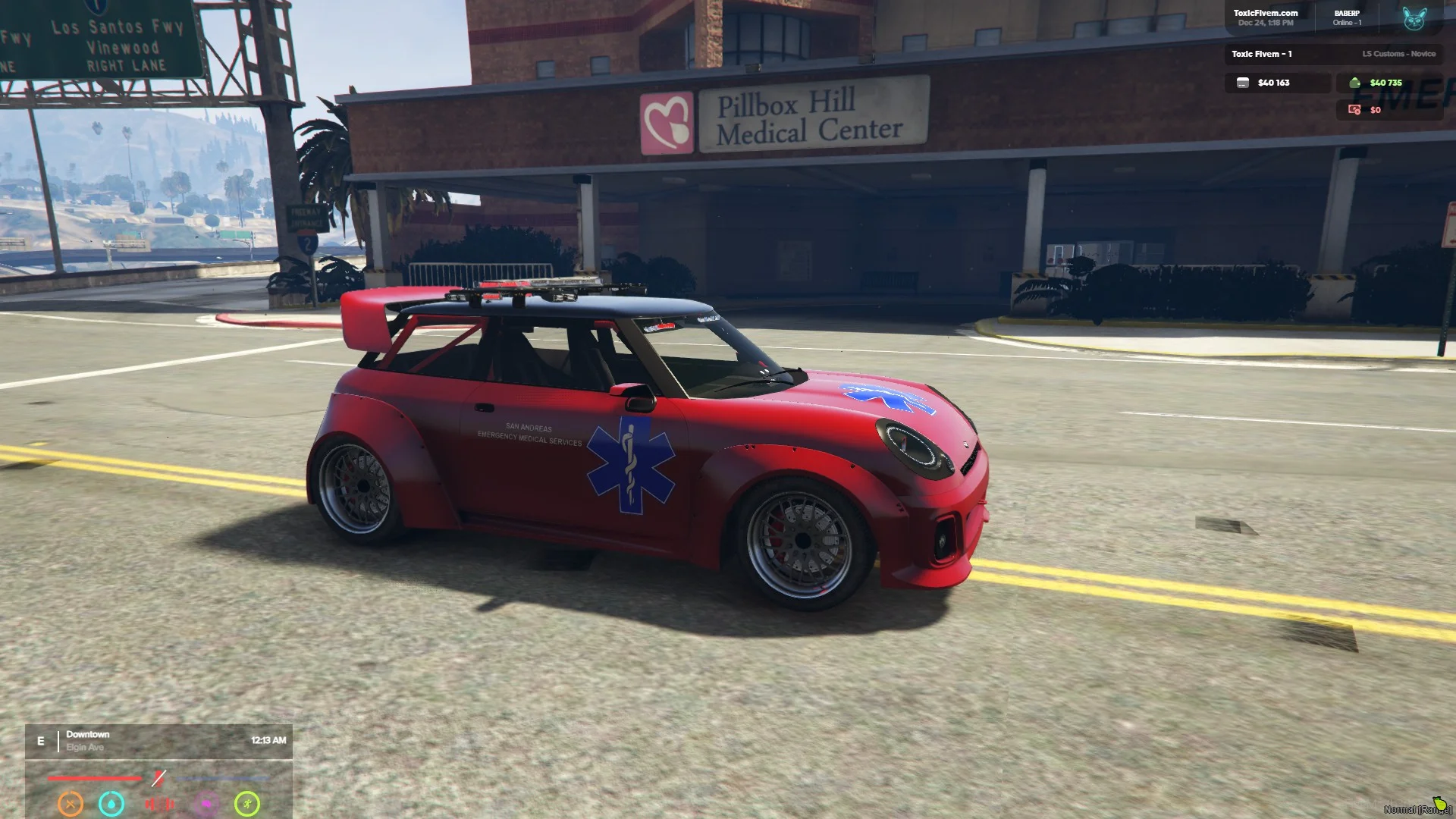The height and width of the screenshot is (819, 1456).
Task: Expand the LS Customs - Novice job panel
Action: tap(1399, 54)
